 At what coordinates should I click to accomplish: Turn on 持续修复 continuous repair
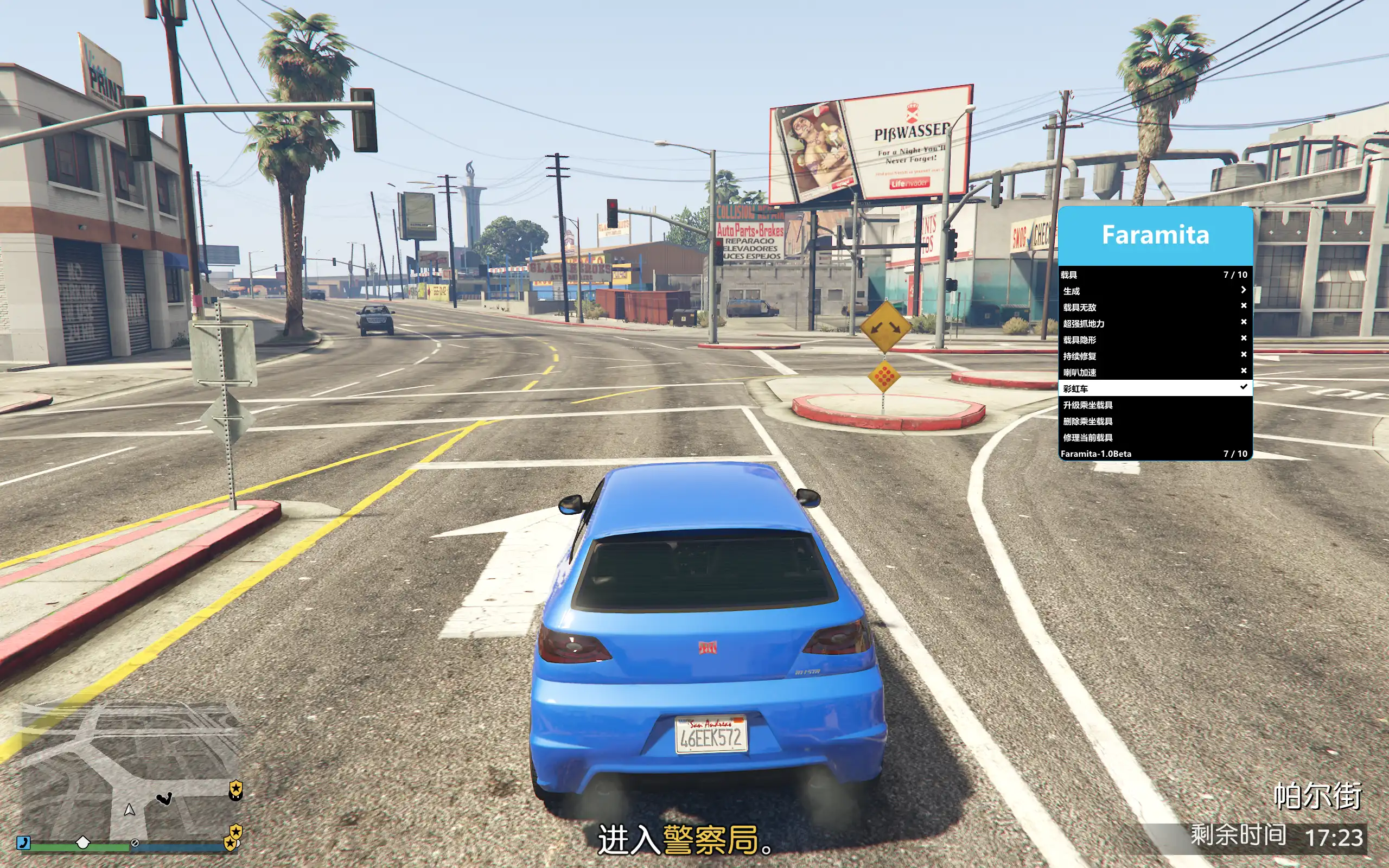pyautogui.click(x=1154, y=356)
